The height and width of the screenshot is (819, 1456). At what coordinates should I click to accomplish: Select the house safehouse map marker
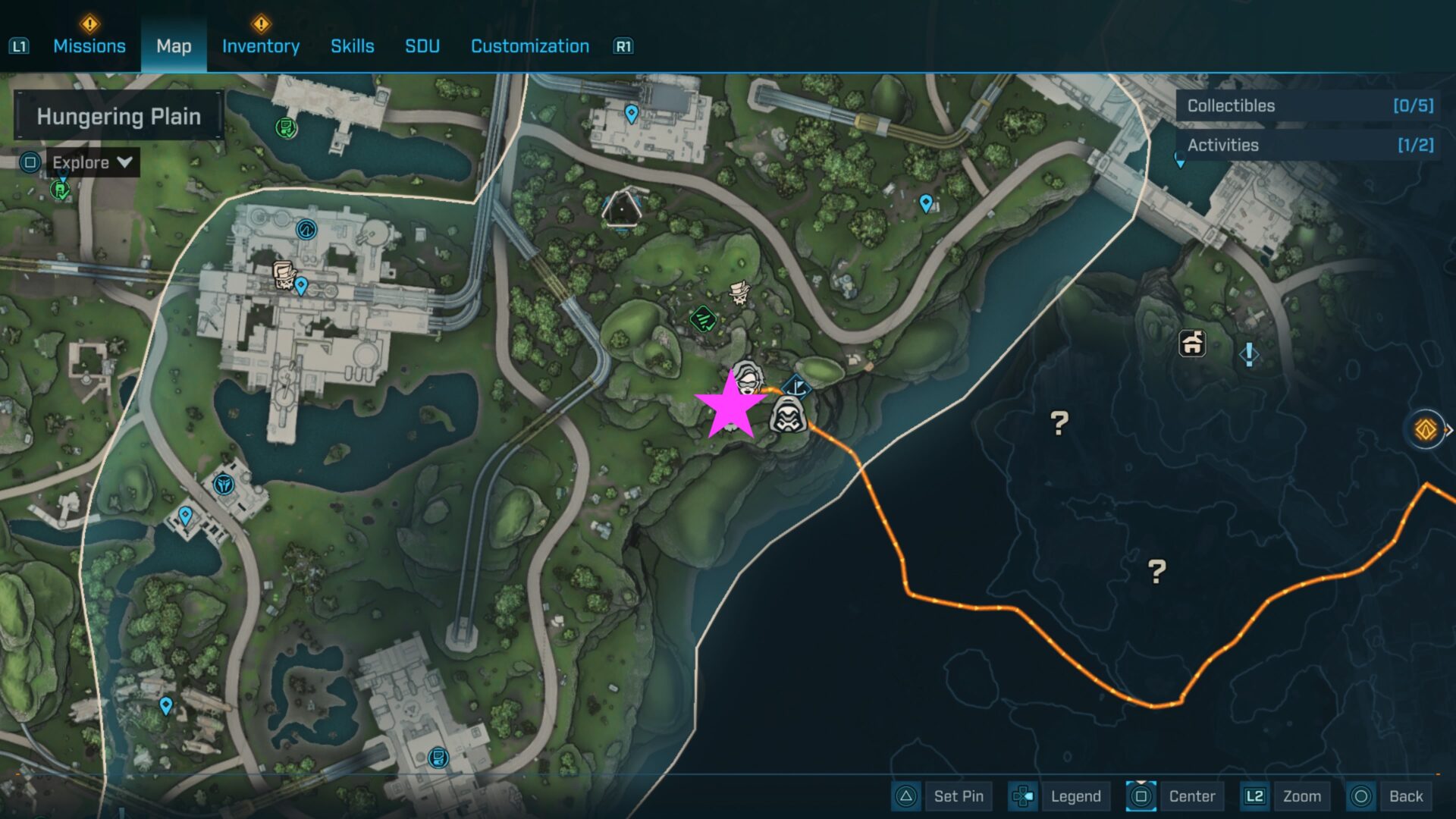[1192, 344]
